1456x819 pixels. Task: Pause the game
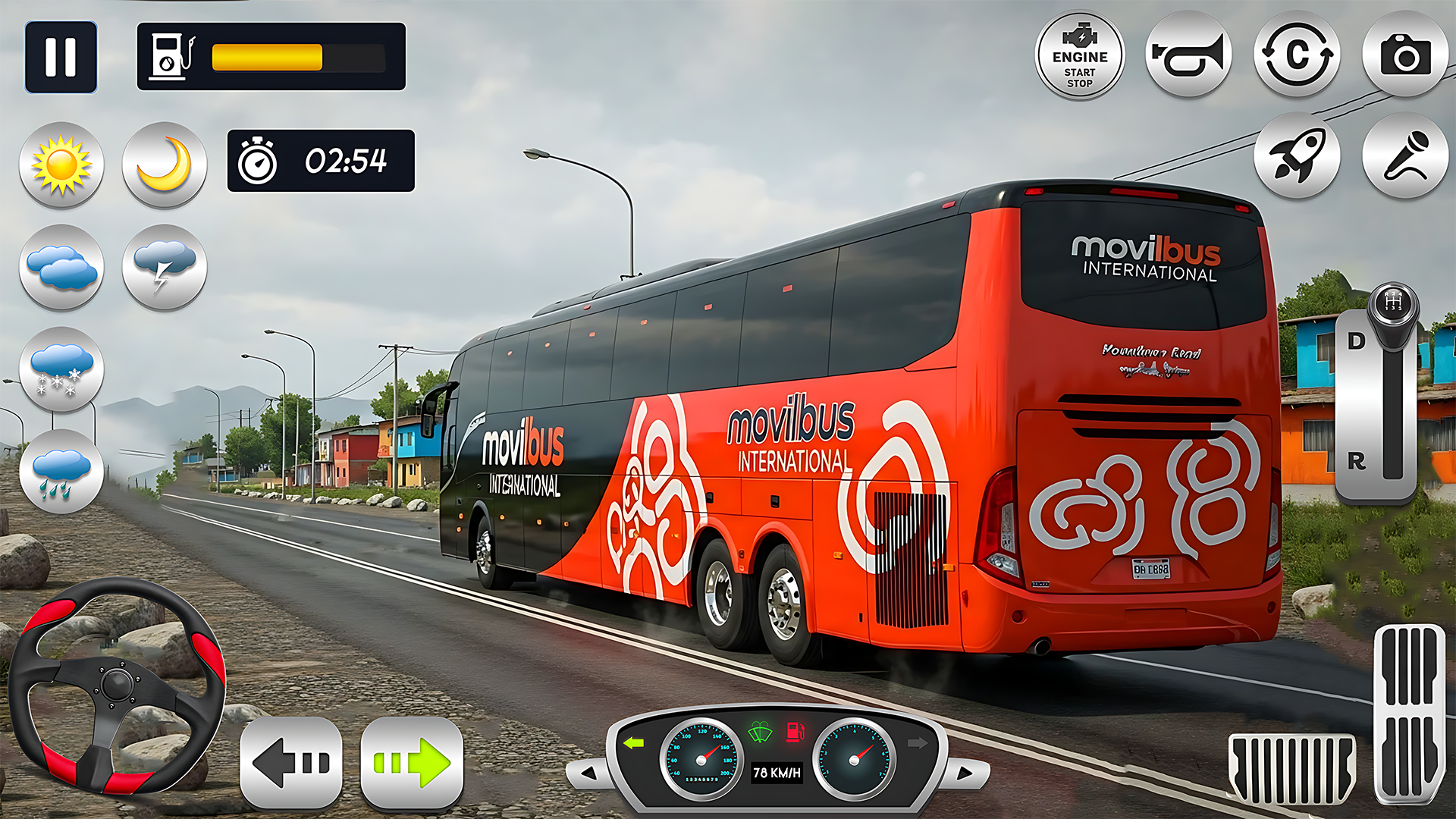pos(61,57)
